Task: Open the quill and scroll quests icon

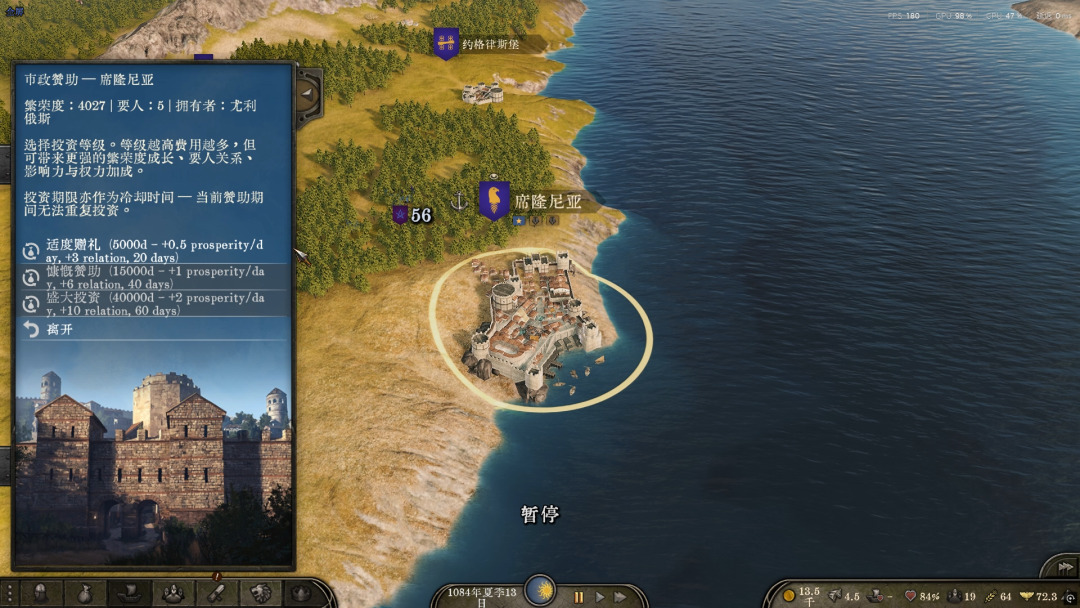Action: pyautogui.click(x=215, y=592)
